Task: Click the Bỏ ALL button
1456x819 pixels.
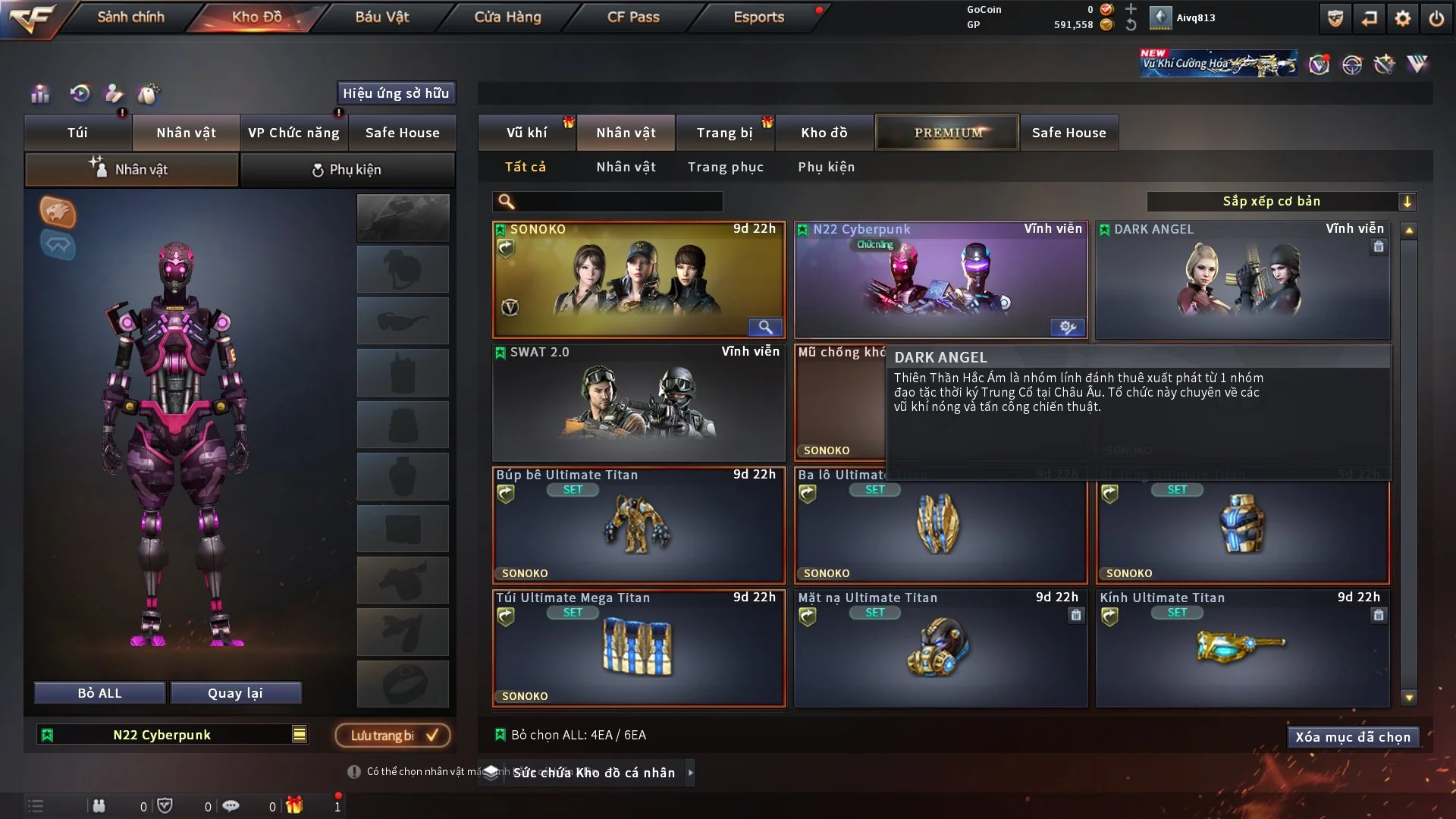Action: [x=99, y=693]
